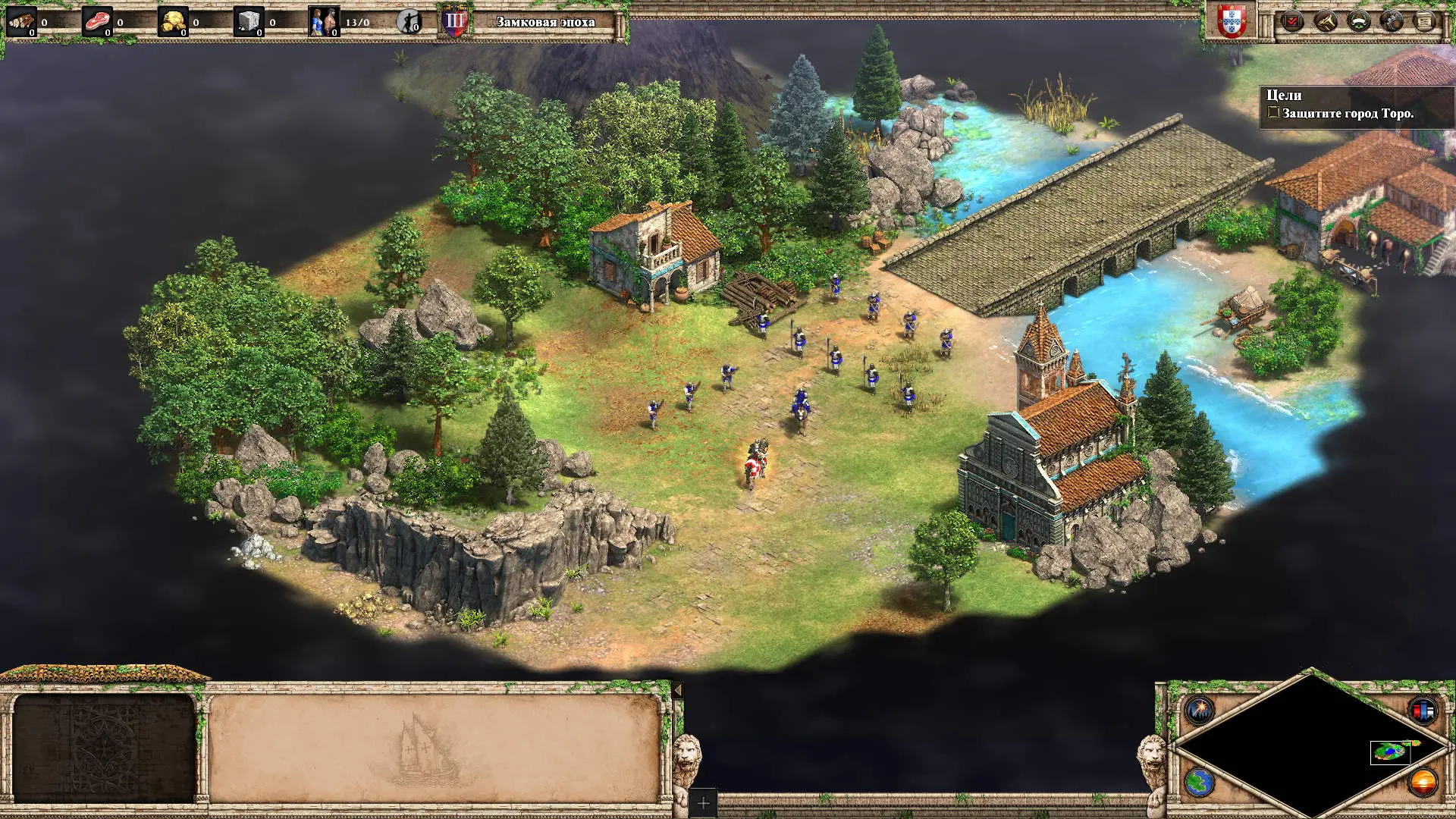Click the idle villager counter icon
This screenshot has width=1456, height=819.
click(x=409, y=22)
